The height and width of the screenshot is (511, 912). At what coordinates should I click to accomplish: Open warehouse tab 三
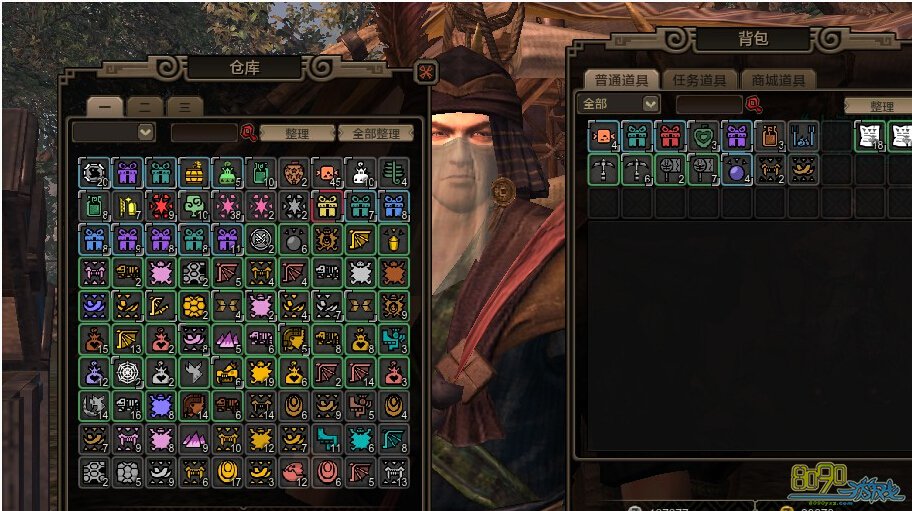[184, 107]
